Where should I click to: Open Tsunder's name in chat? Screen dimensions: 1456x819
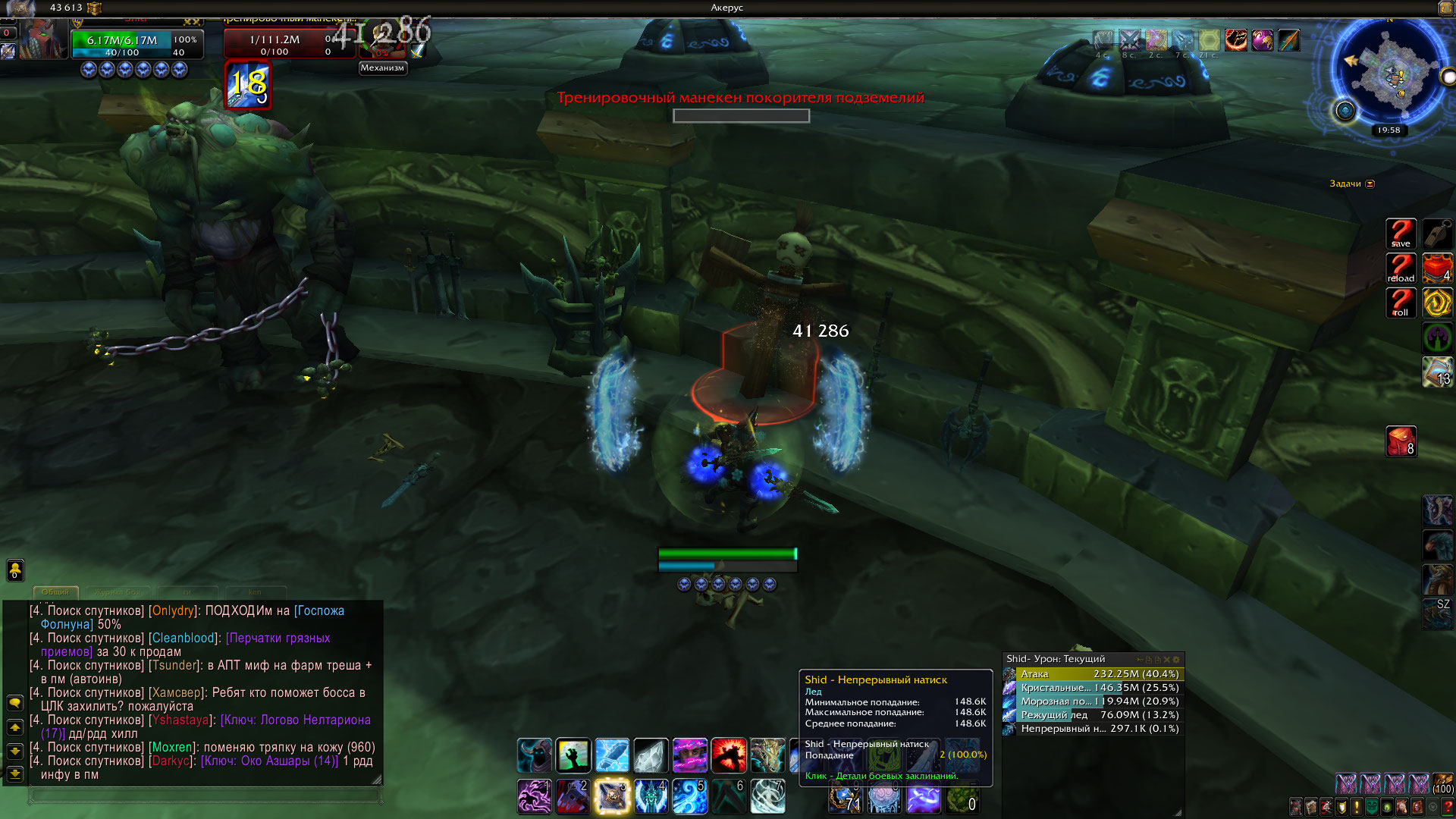174,665
